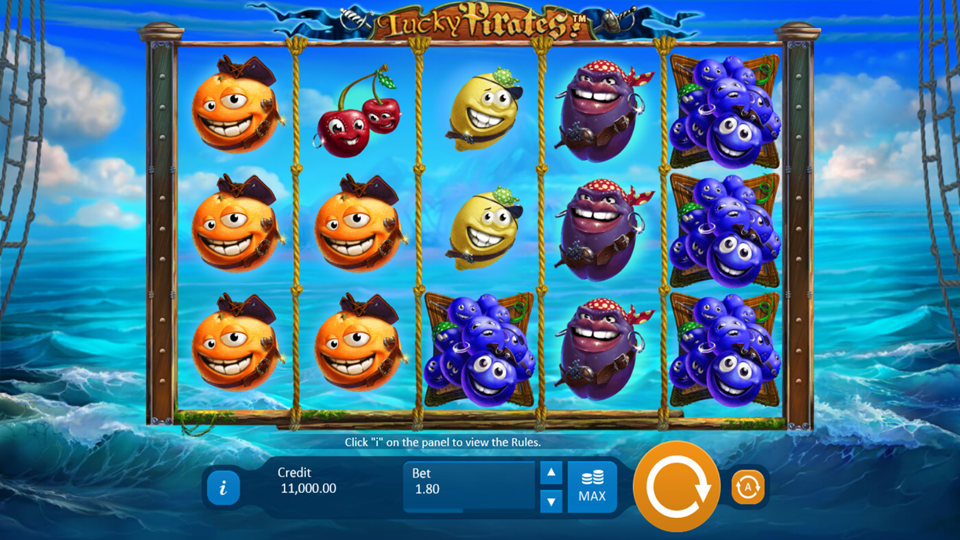This screenshot has height=540, width=960.
Task: Decrease the bet amount
Action: (550, 501)
